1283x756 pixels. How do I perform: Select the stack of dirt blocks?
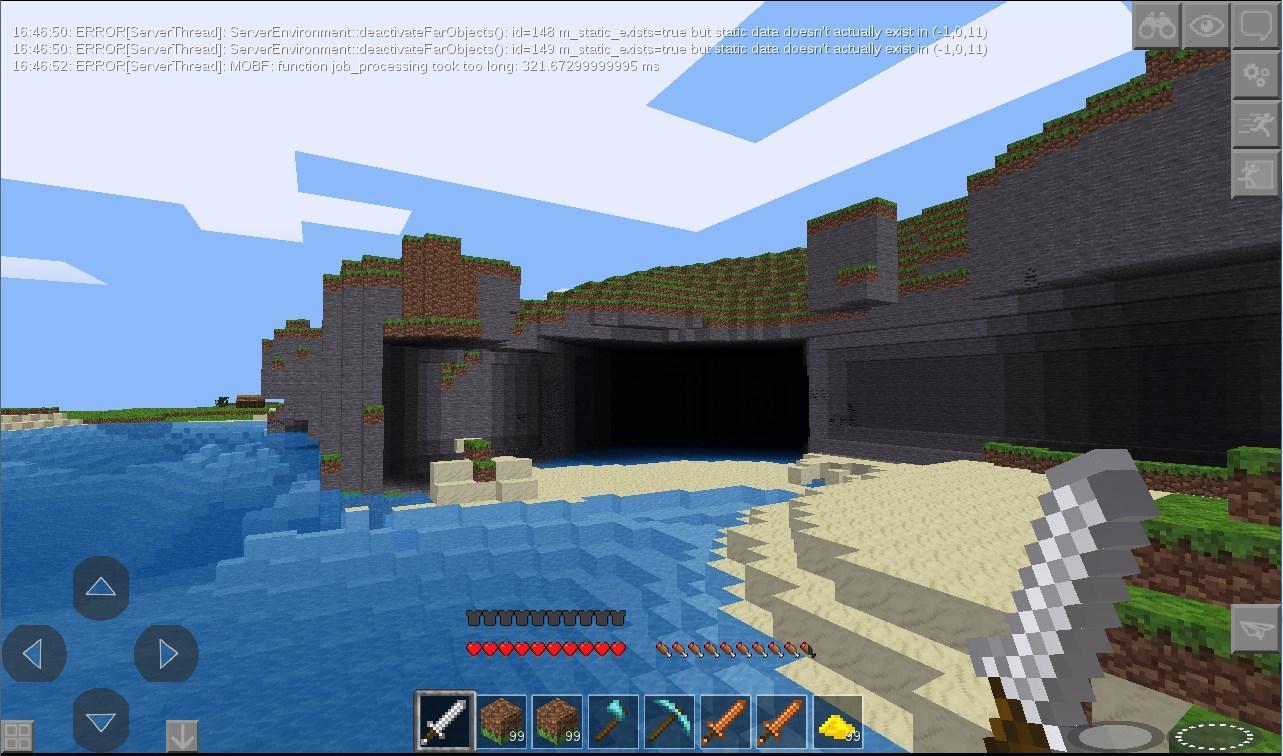(499, 720)
